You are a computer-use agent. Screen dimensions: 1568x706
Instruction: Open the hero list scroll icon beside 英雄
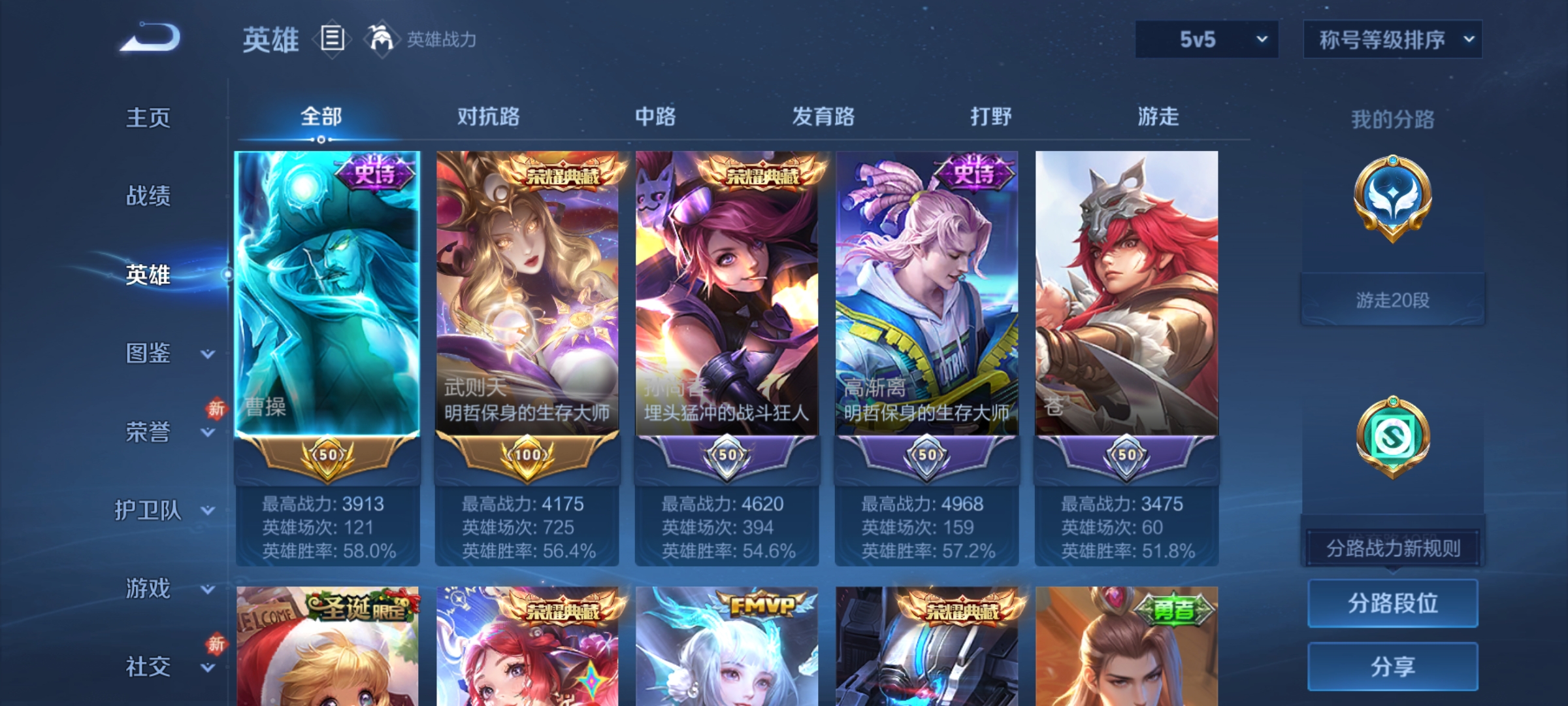coord(331,39)
